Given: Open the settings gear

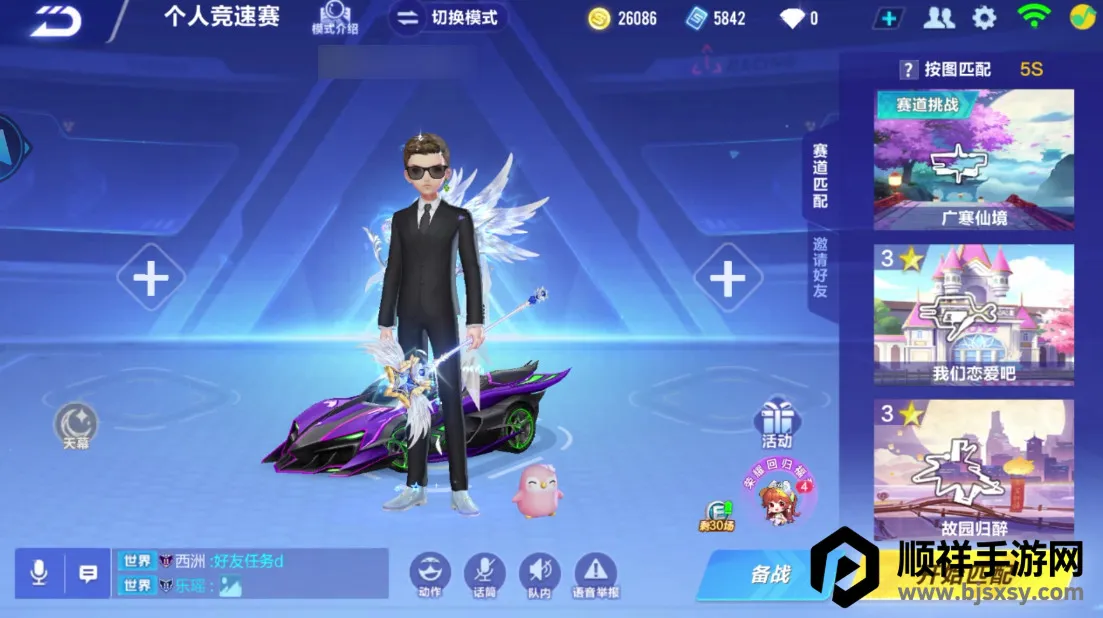Looking at the screenshot, I should pyautogui.click(x=985, y=17).
